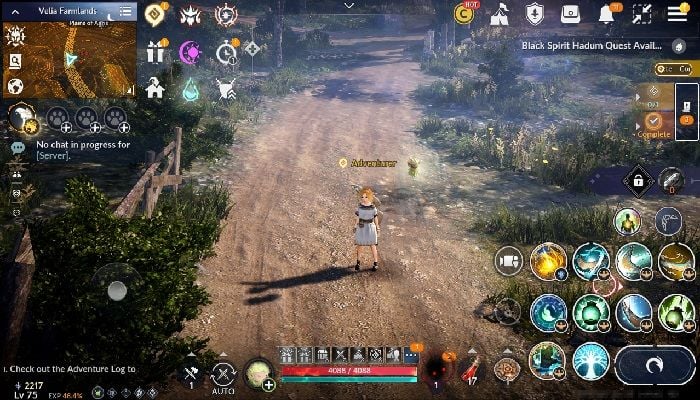The width and height of the screenshot is (700, 400).
Task: Activate the golden swirl skill
Action: pos(549,262)
